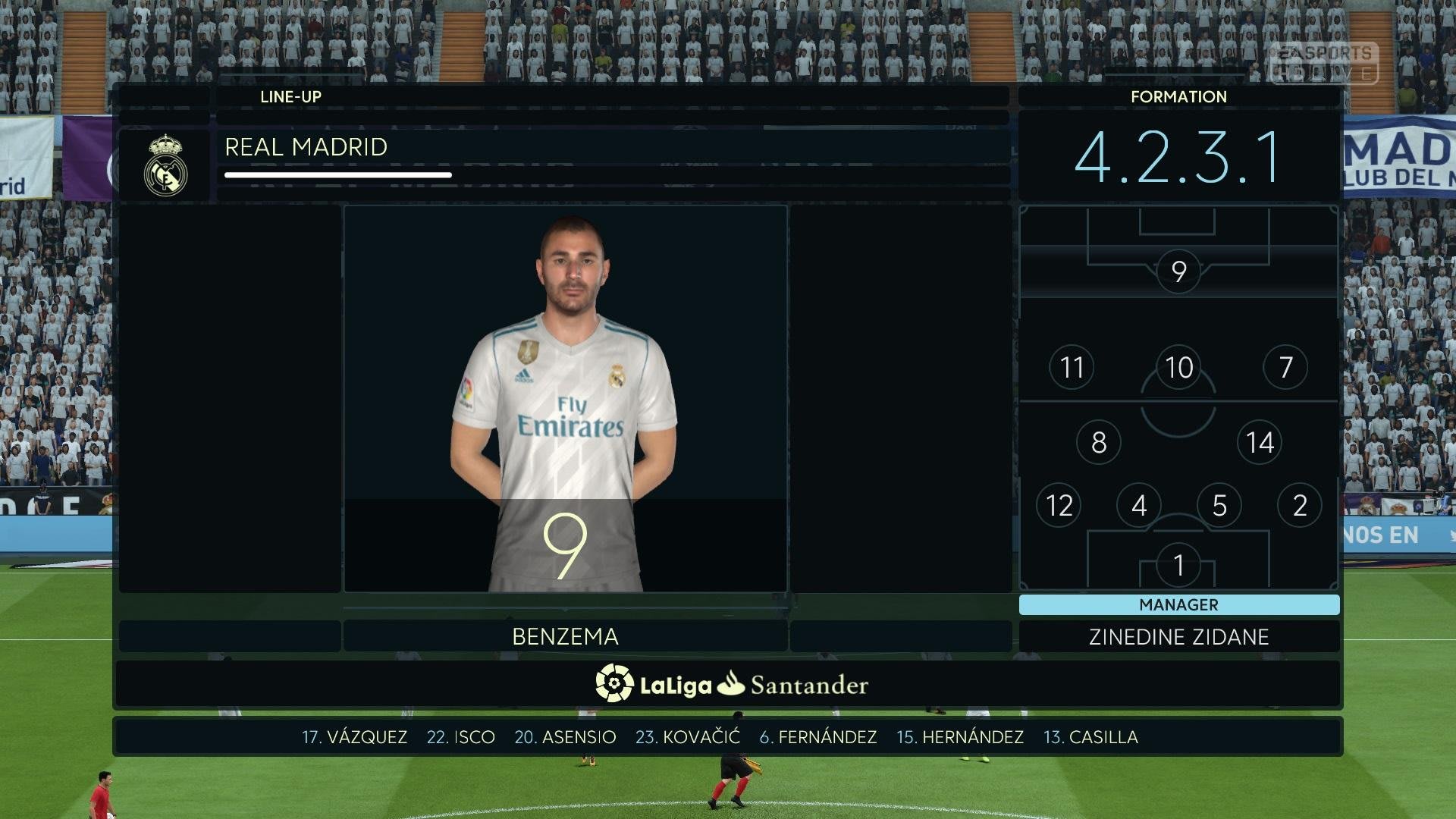Viewport: 1456px width, 819px height.
Task: Select substitute 13. Casilla on the bench
Action: (x=1090, y=737)
